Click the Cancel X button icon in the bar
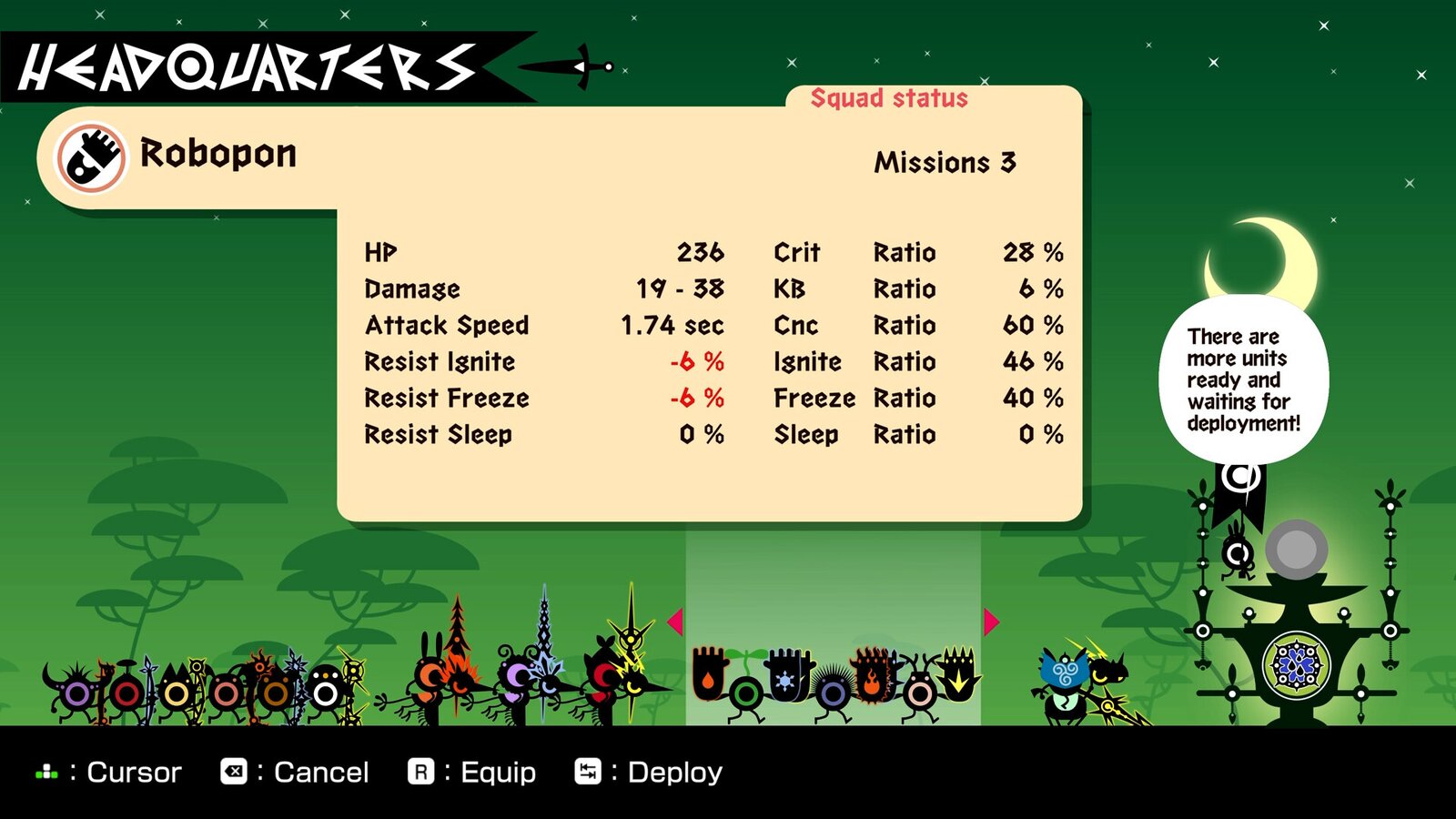Viewport: 1456px width, 819px height. click(x=234, y=772)
